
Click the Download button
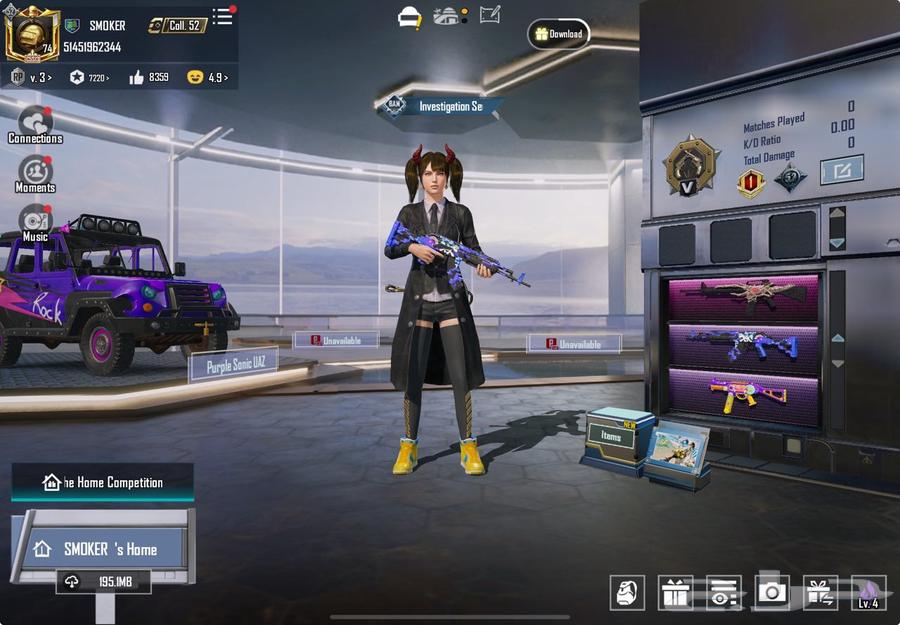click(x=558, y=34)
